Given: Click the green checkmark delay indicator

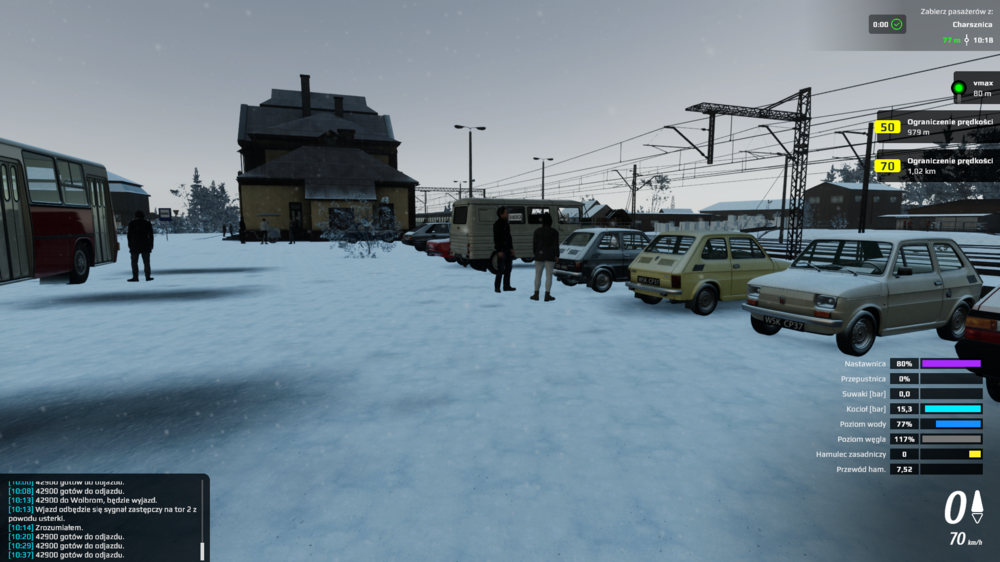Looking at the screenshot, I should pyautogui.click(x=896, y=24).
